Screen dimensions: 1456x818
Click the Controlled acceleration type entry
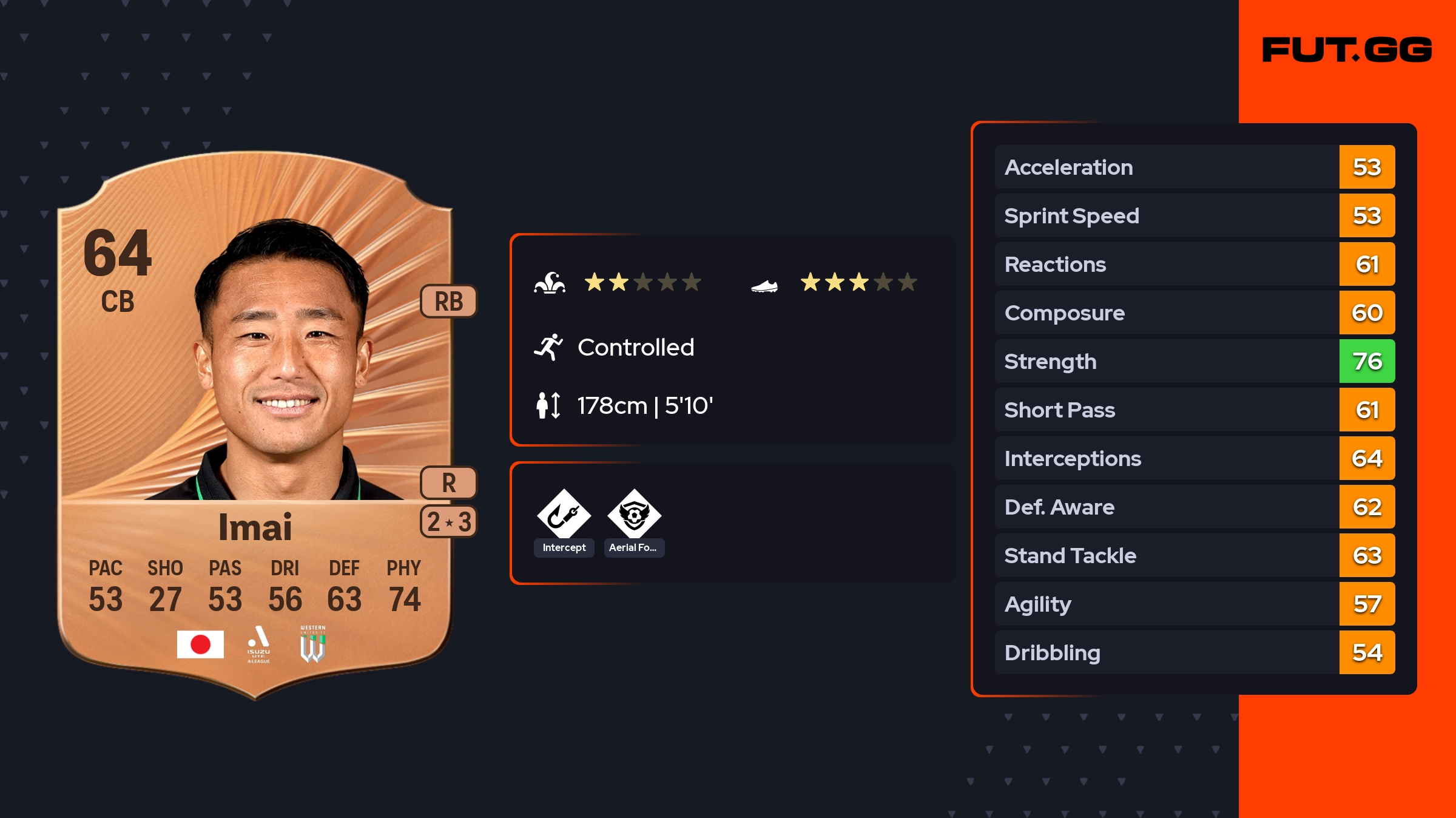pyautogui.click(x=635, y=347)
